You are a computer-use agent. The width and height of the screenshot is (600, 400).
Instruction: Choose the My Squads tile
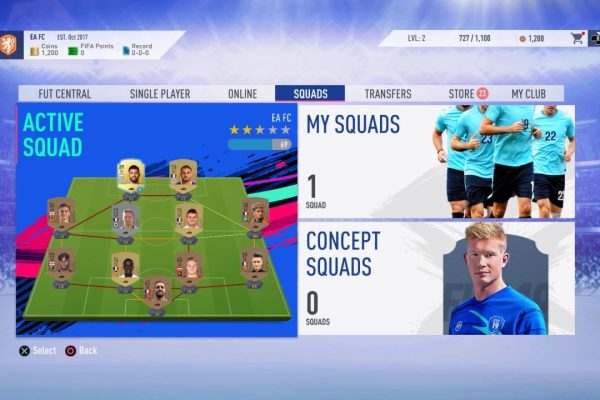(439, 161)
